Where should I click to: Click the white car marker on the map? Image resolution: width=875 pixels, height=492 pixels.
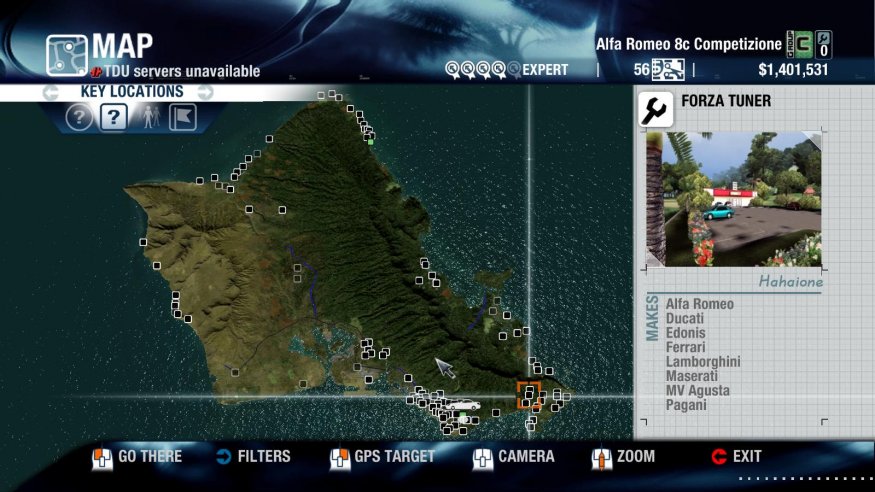(464, 405)
